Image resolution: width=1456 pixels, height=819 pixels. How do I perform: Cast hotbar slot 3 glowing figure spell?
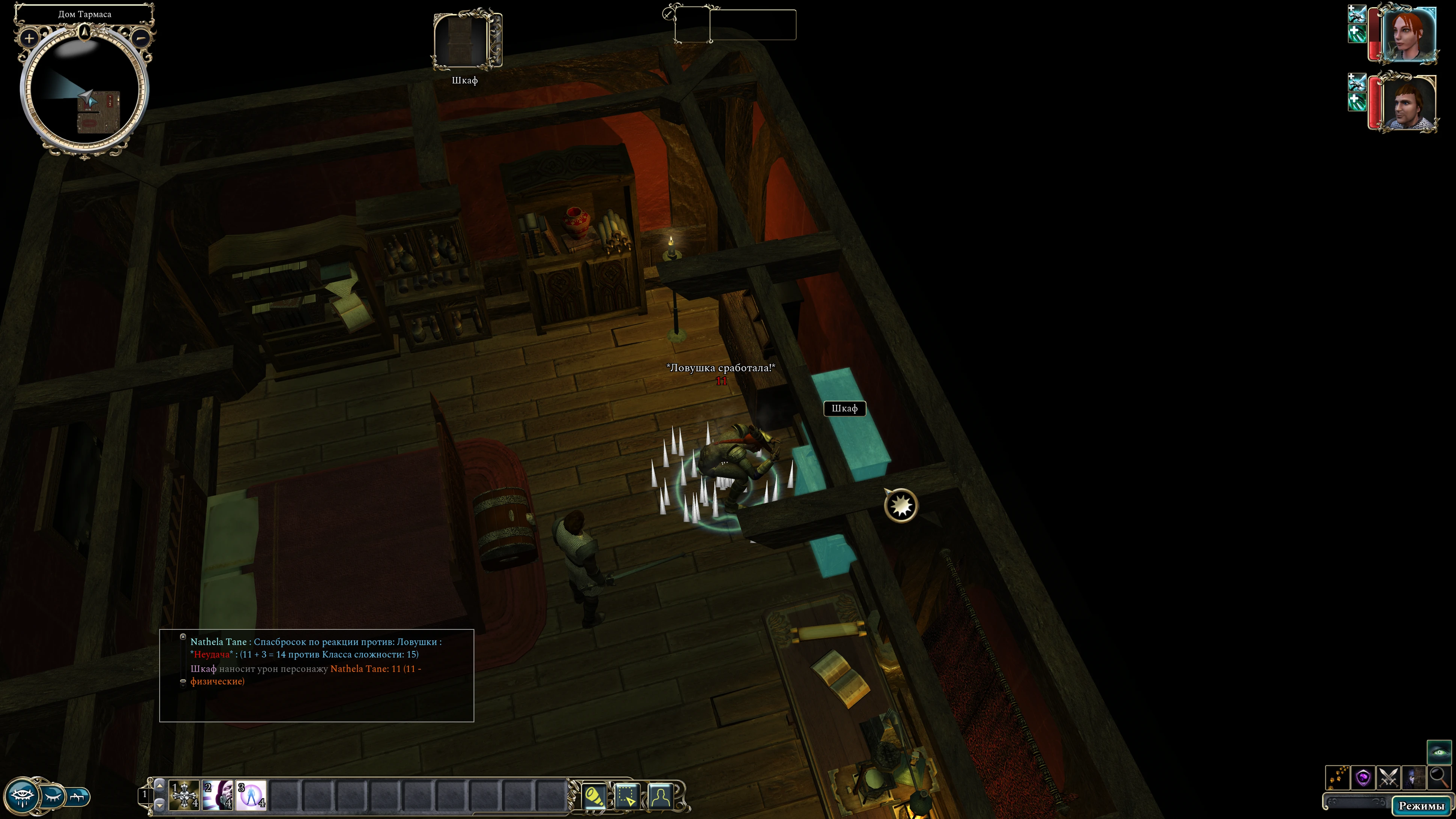pyautogui.click(x=251, y=795)
